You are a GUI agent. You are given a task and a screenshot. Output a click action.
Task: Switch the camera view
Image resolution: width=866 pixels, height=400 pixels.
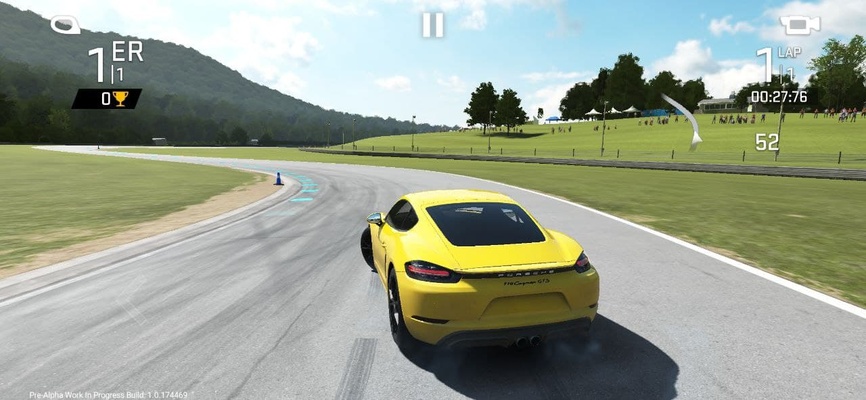click(x=799, y=25)
